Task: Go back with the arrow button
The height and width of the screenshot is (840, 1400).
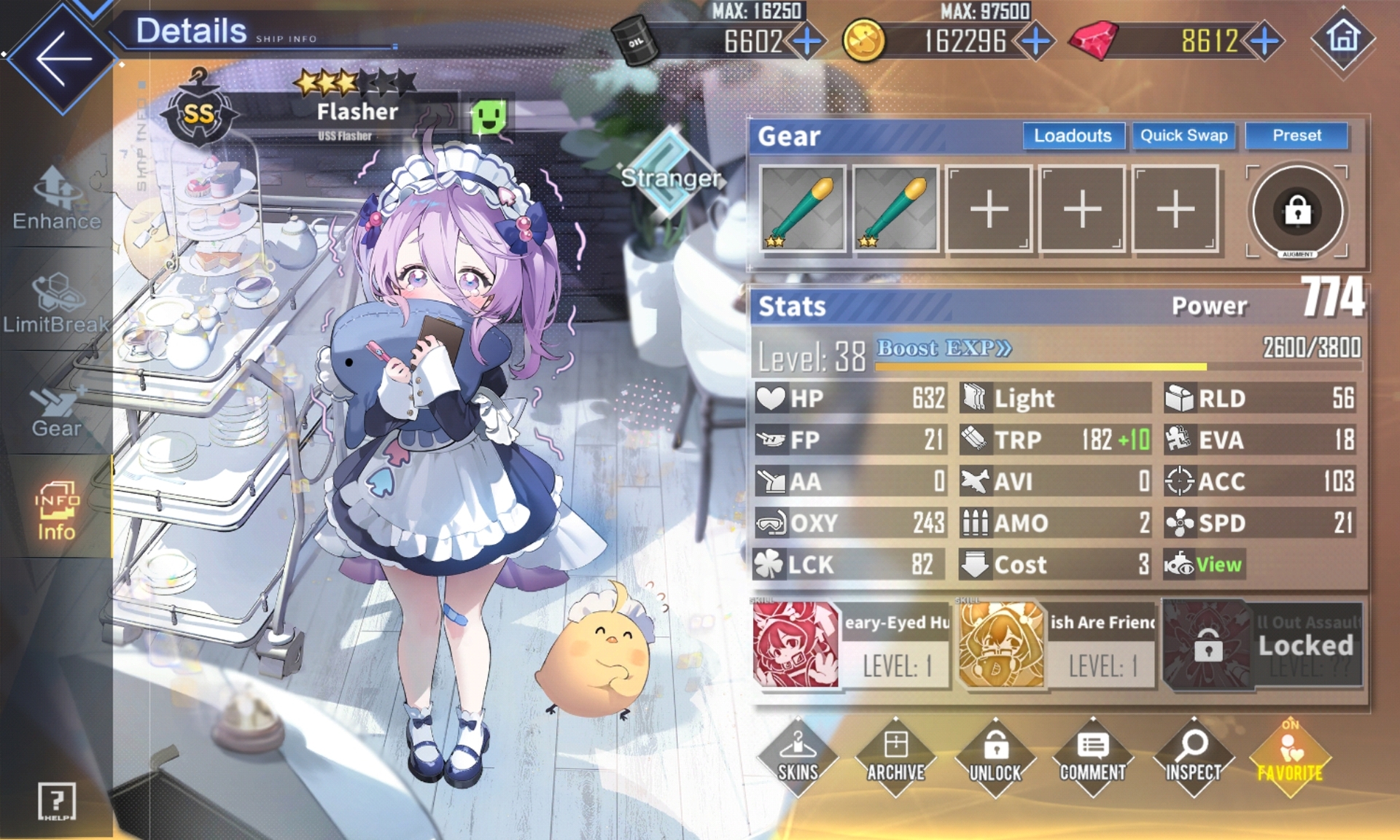Action: [63, 58]
